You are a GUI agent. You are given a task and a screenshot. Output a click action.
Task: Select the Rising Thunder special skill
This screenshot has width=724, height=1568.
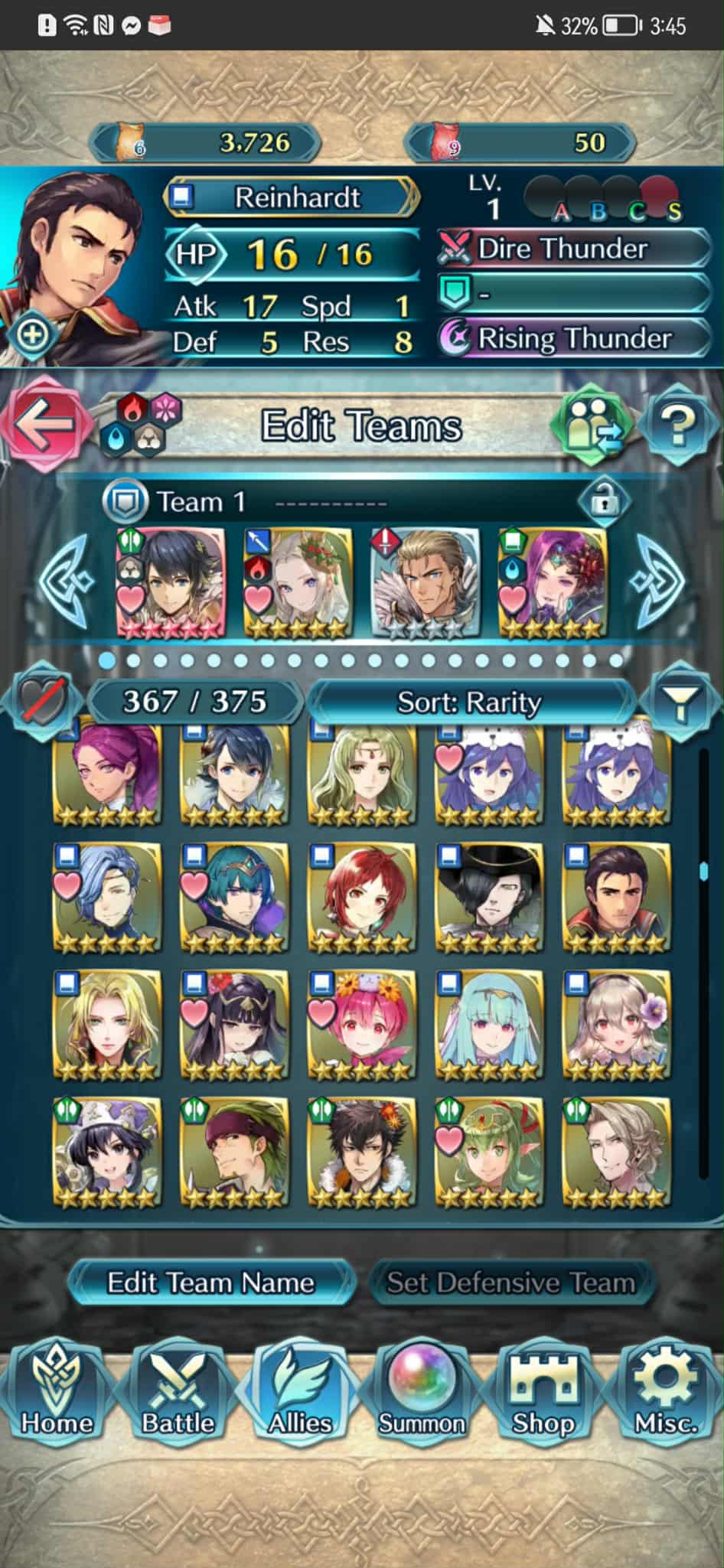click(574, 337)
